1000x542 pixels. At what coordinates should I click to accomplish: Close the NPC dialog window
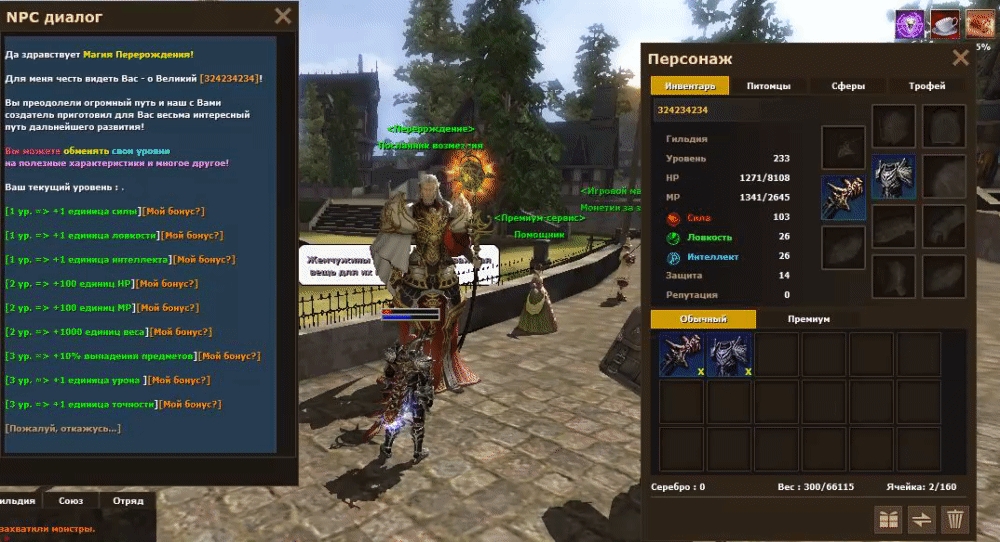pyautogui.click(x=283, y=16)
